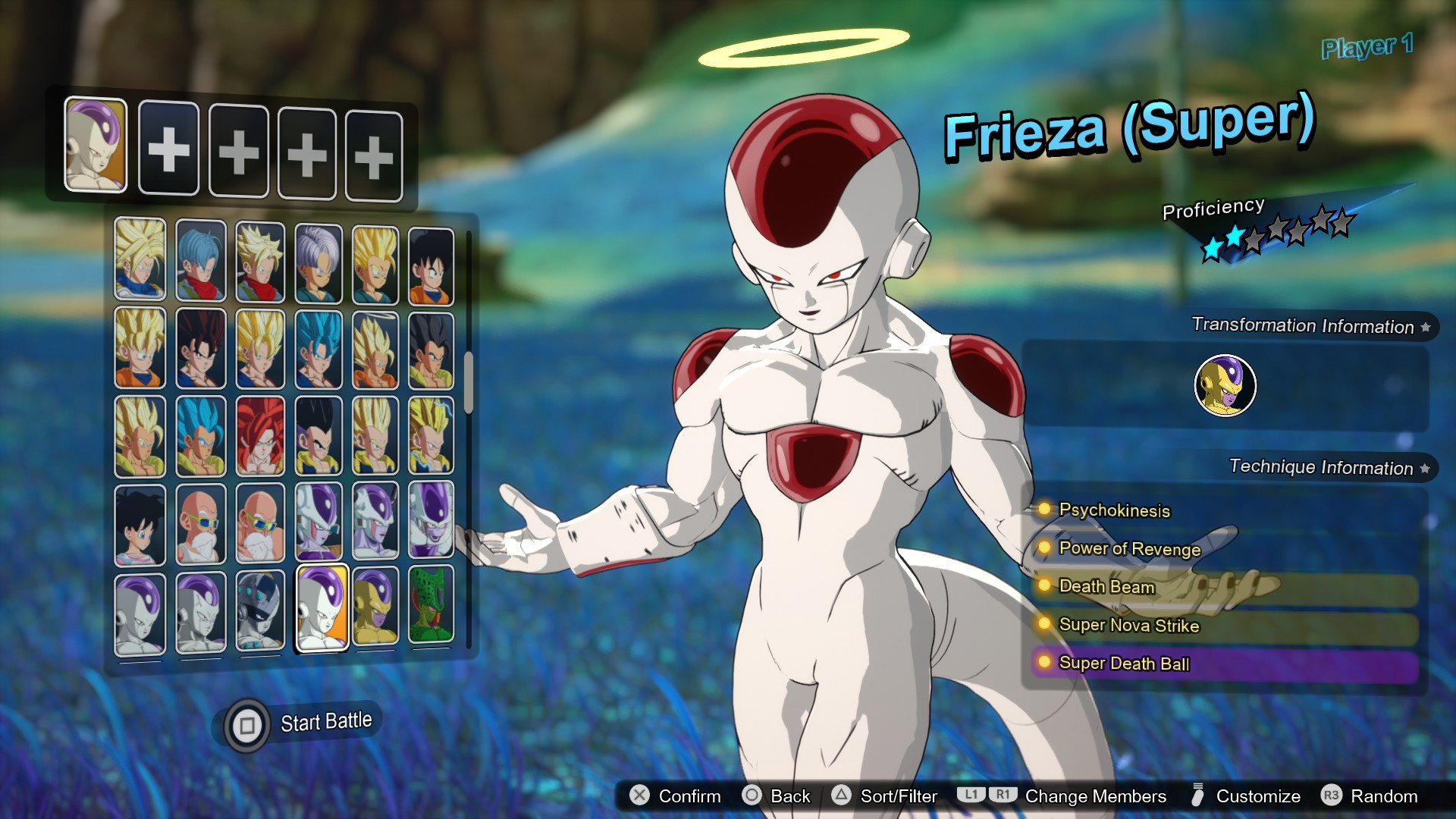Click the cross icon beside Confirm

click(641, 796)
